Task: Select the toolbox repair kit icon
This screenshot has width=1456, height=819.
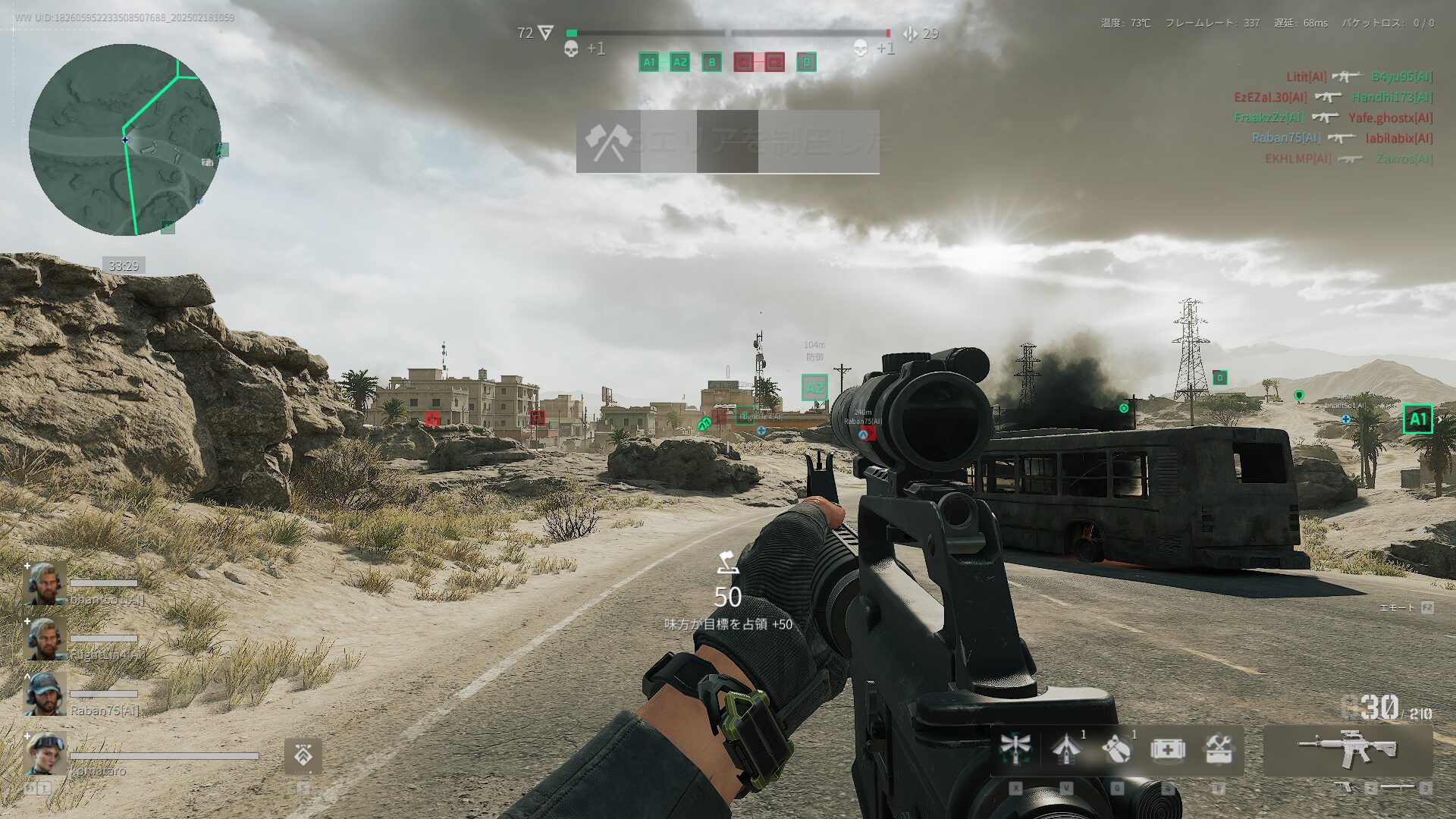Action: pyautogui.click(x=1218, y=748)
